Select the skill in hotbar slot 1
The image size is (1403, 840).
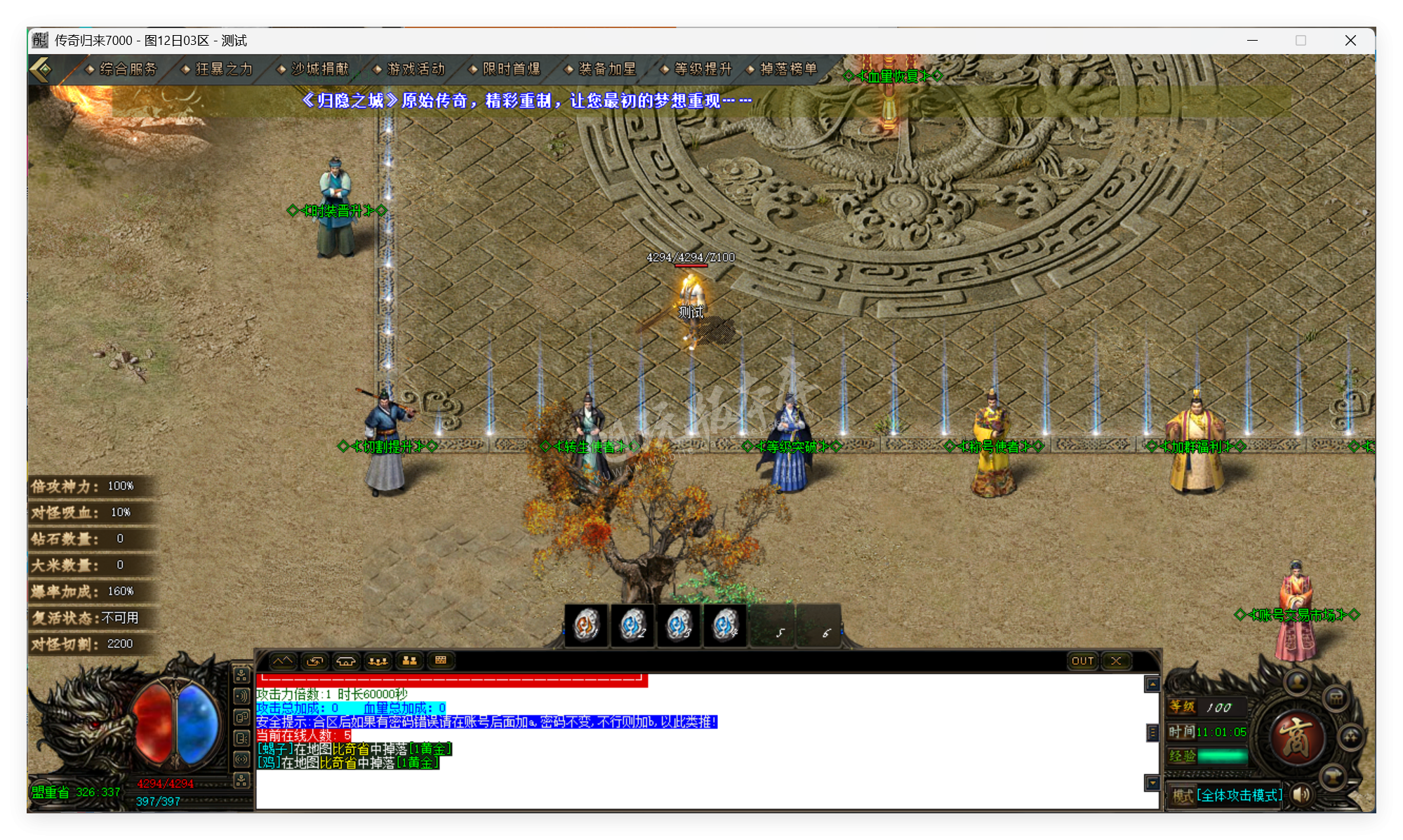tap(586, 625)
